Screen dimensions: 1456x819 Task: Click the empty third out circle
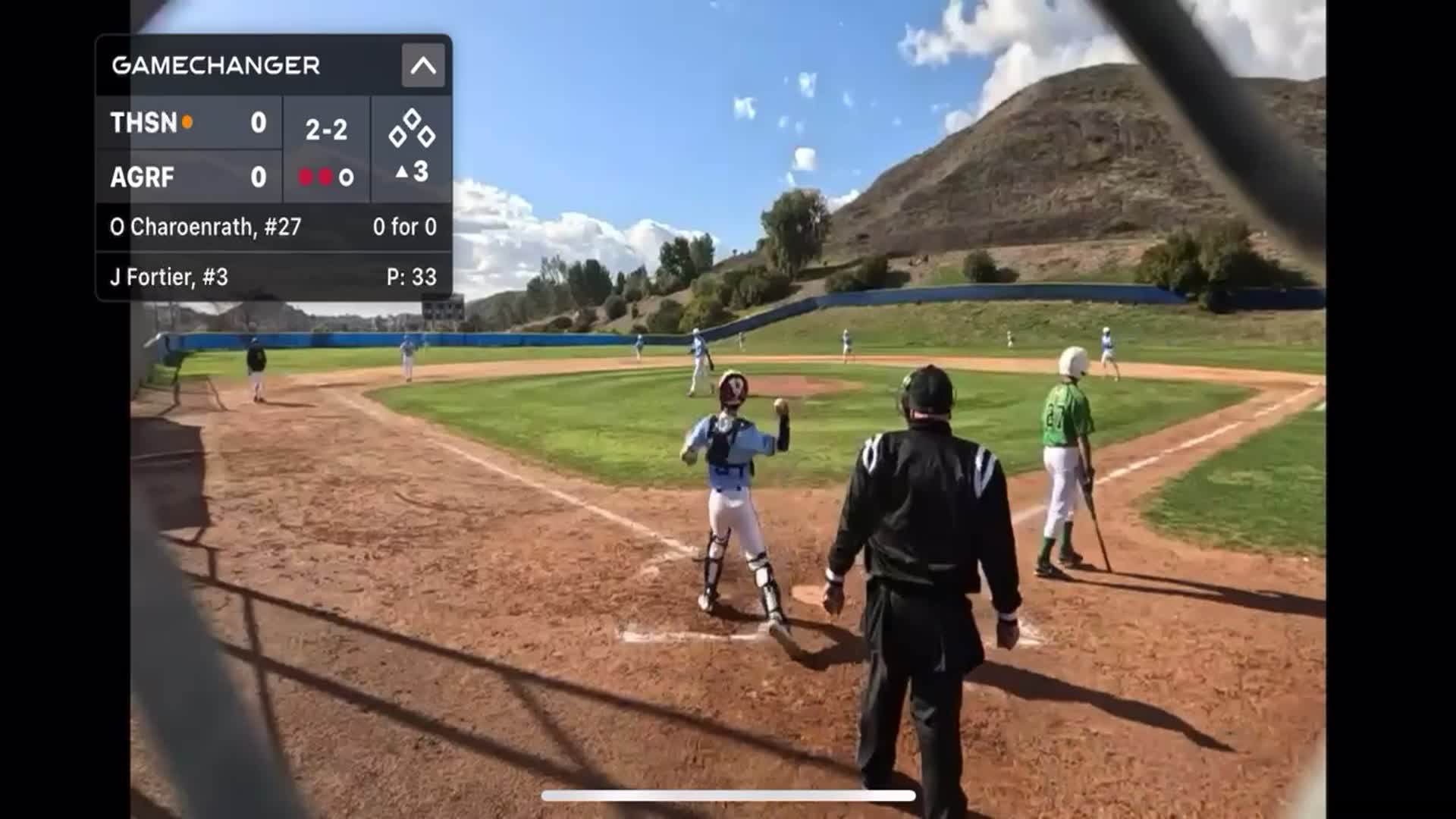tap(347, 176)
